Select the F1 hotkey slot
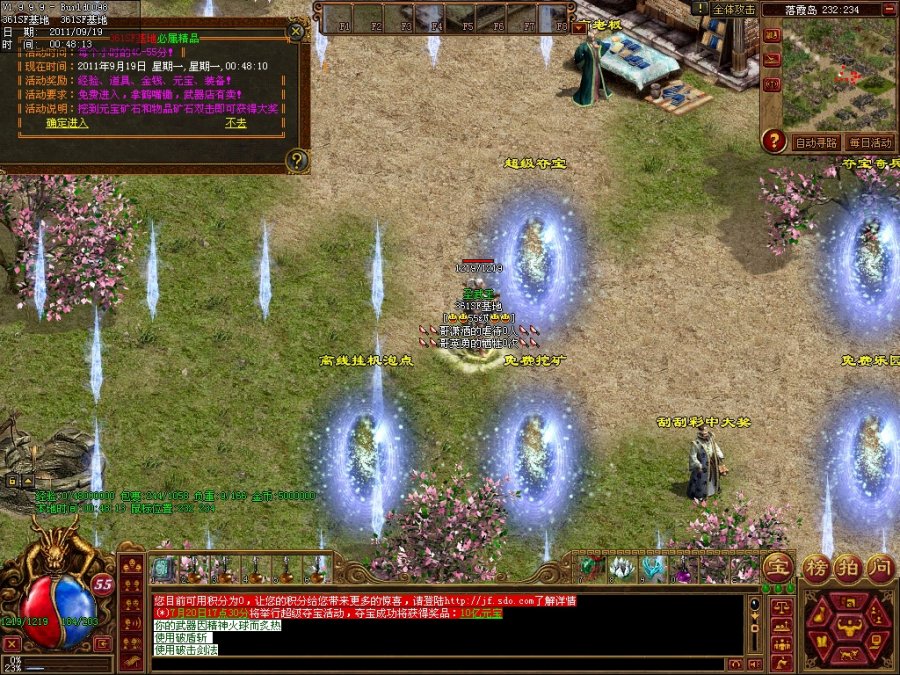 (340, 20)
